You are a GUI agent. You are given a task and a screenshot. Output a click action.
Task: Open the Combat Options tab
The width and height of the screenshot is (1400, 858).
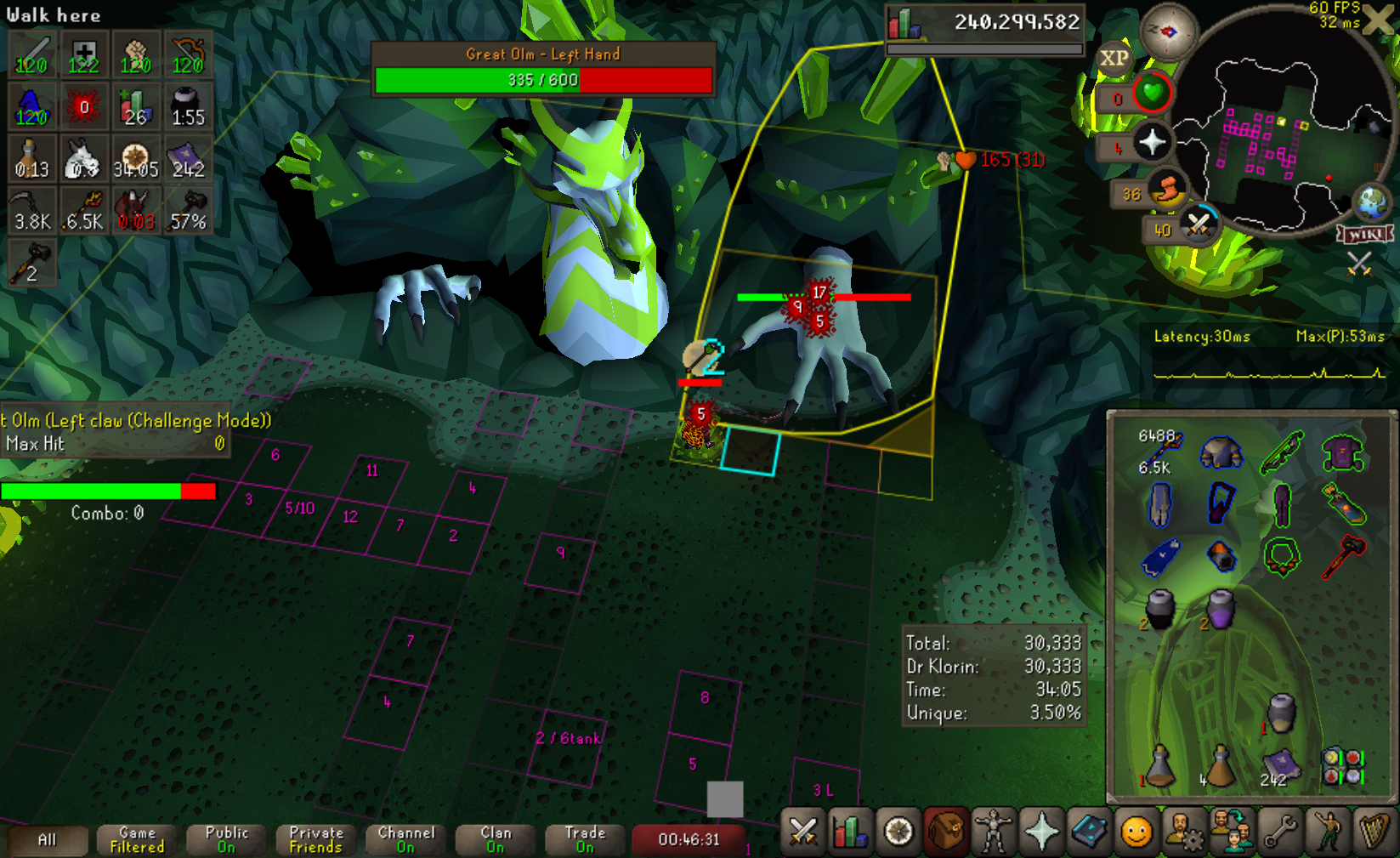tap(802, 832)
